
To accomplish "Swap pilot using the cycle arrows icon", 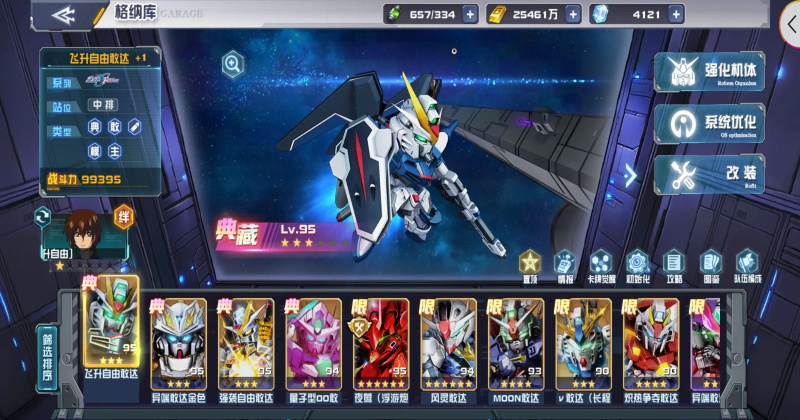I will point(43,216).
